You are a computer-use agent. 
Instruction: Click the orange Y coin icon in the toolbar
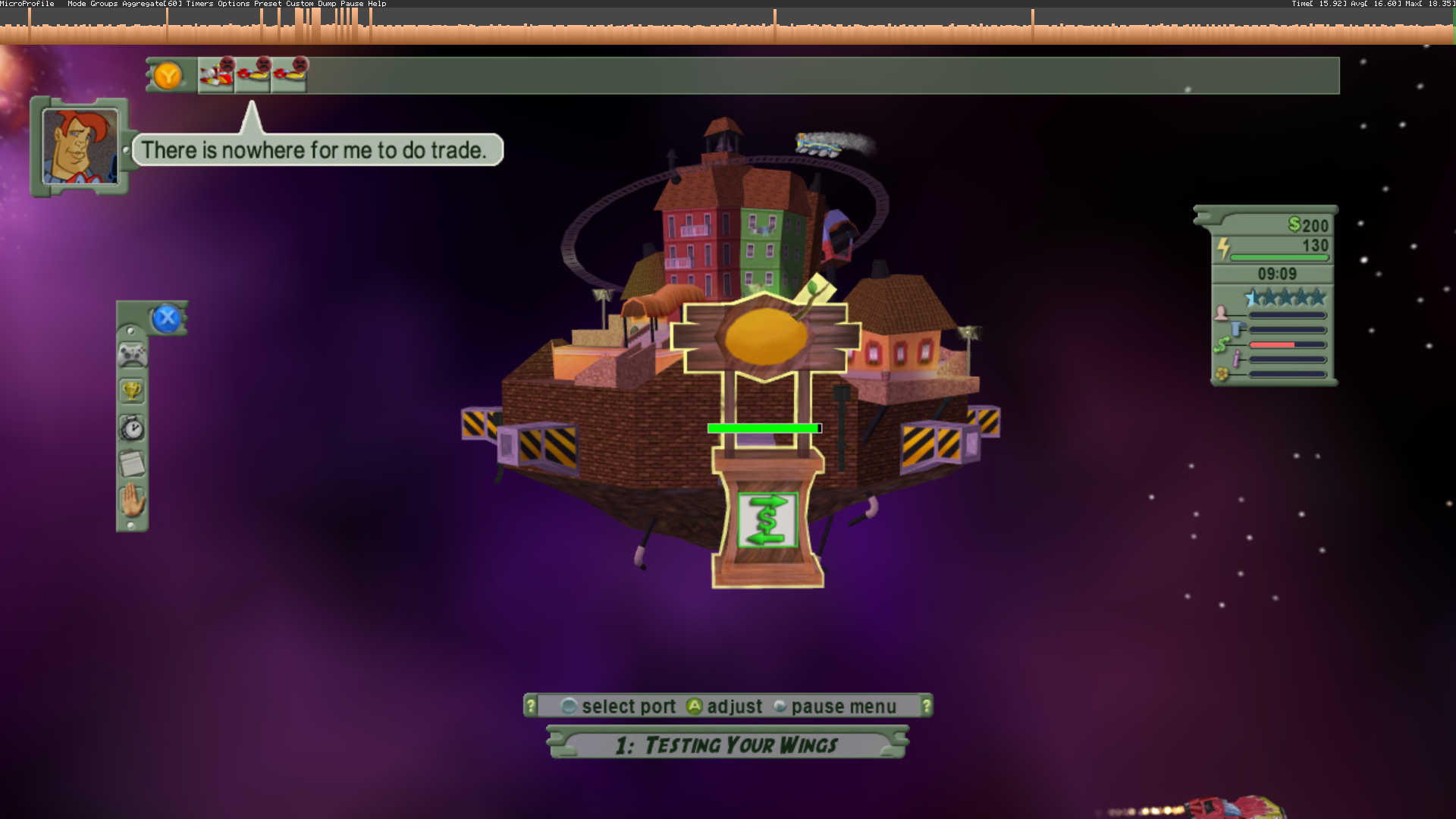click(x=168, y=76)
